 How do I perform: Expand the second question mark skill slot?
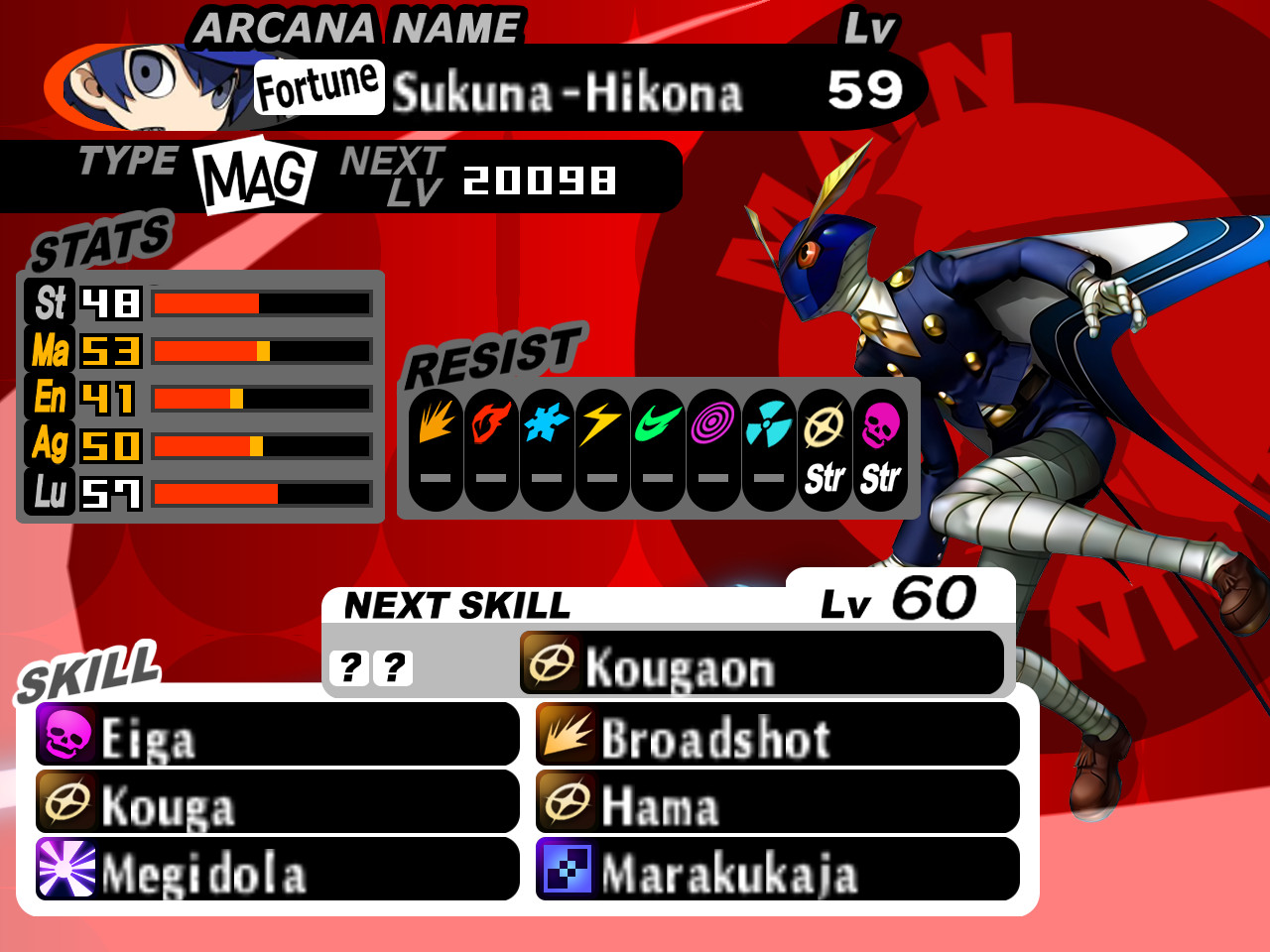tap(393, 666)
